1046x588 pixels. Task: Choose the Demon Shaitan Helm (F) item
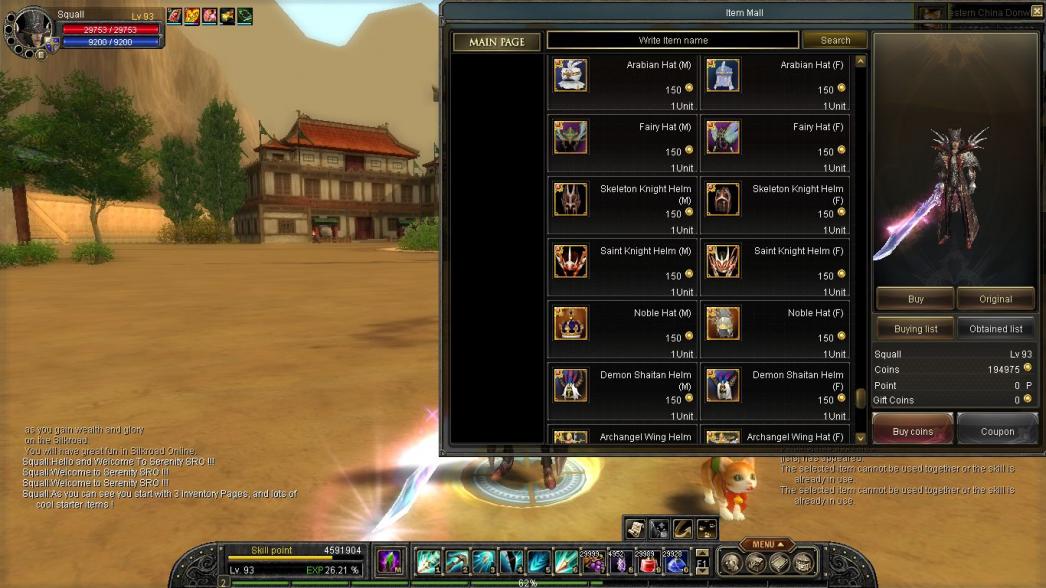723,386
